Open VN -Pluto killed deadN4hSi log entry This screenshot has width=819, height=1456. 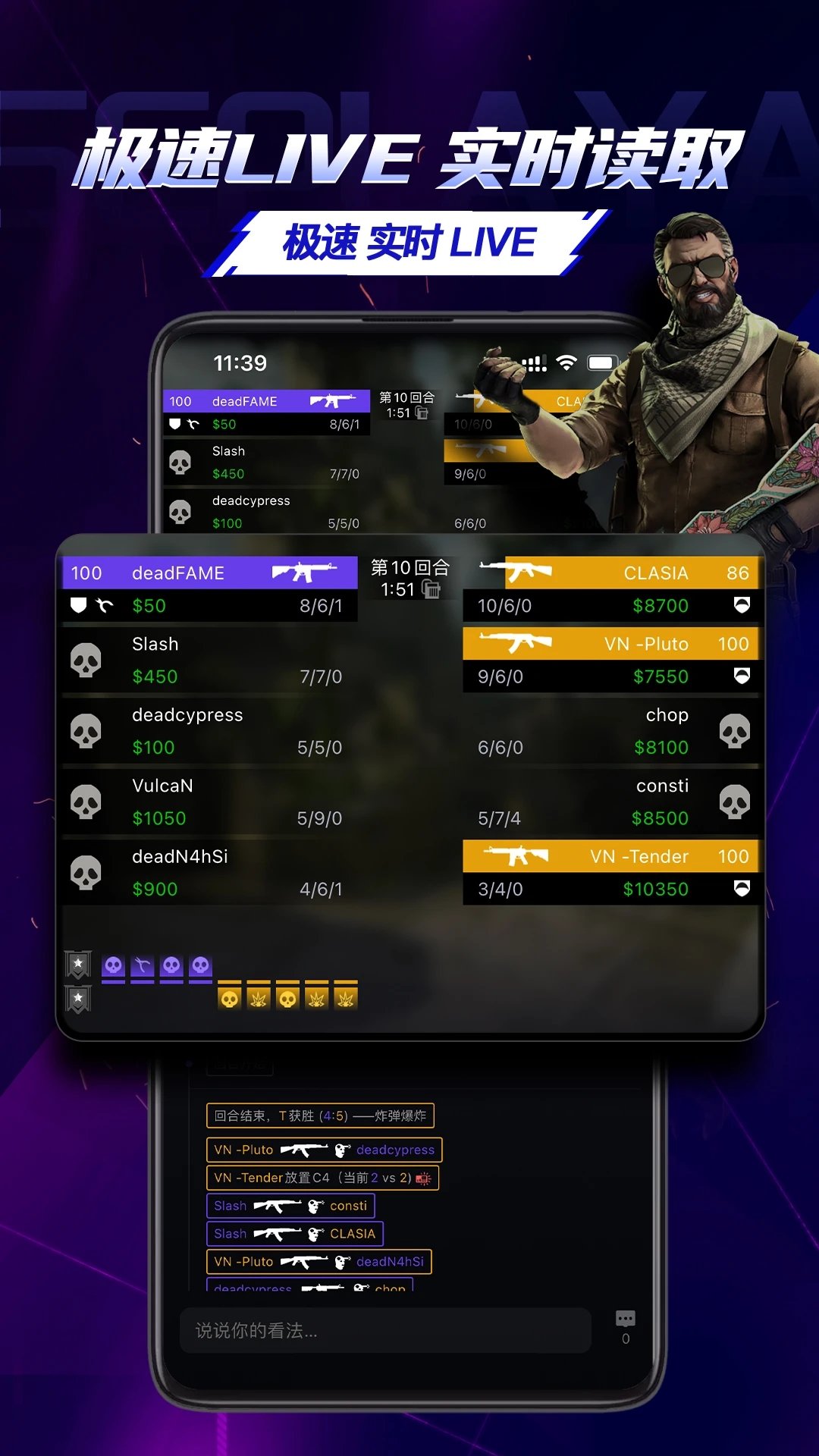pyautogui.click(x=318, y=1262)
